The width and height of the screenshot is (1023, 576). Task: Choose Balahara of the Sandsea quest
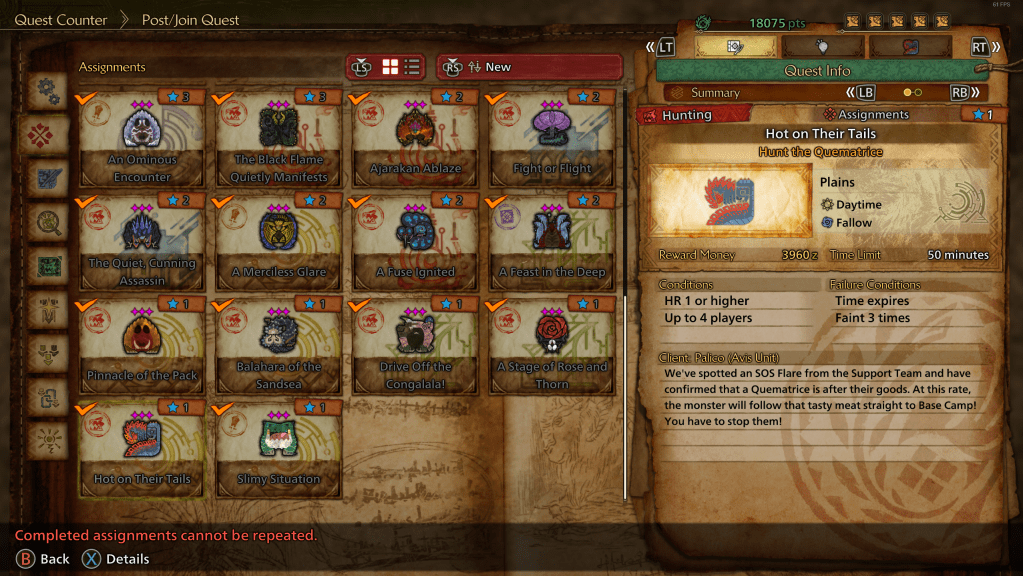279,346
